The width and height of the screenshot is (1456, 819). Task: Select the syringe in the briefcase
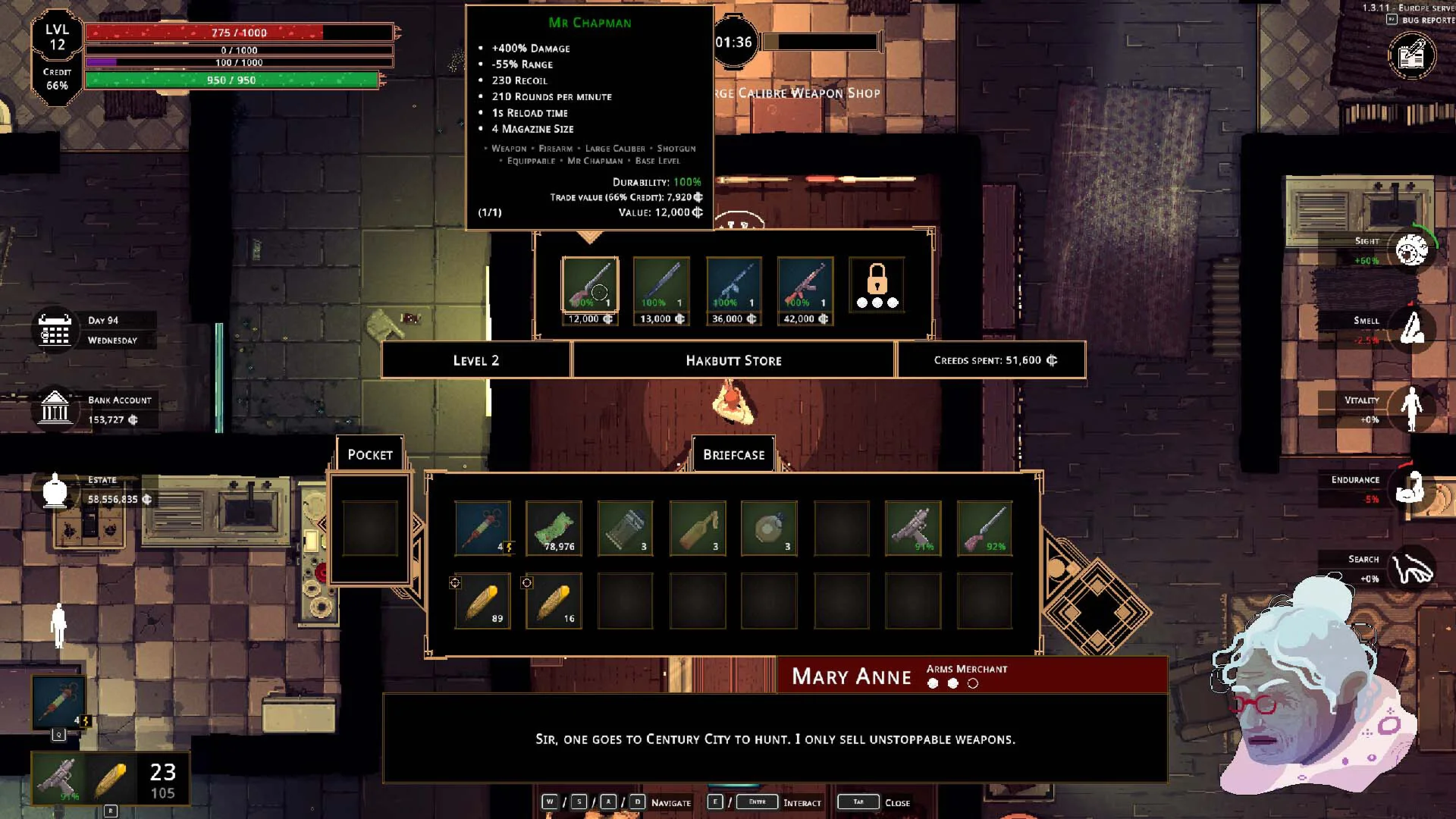[482, 528]
